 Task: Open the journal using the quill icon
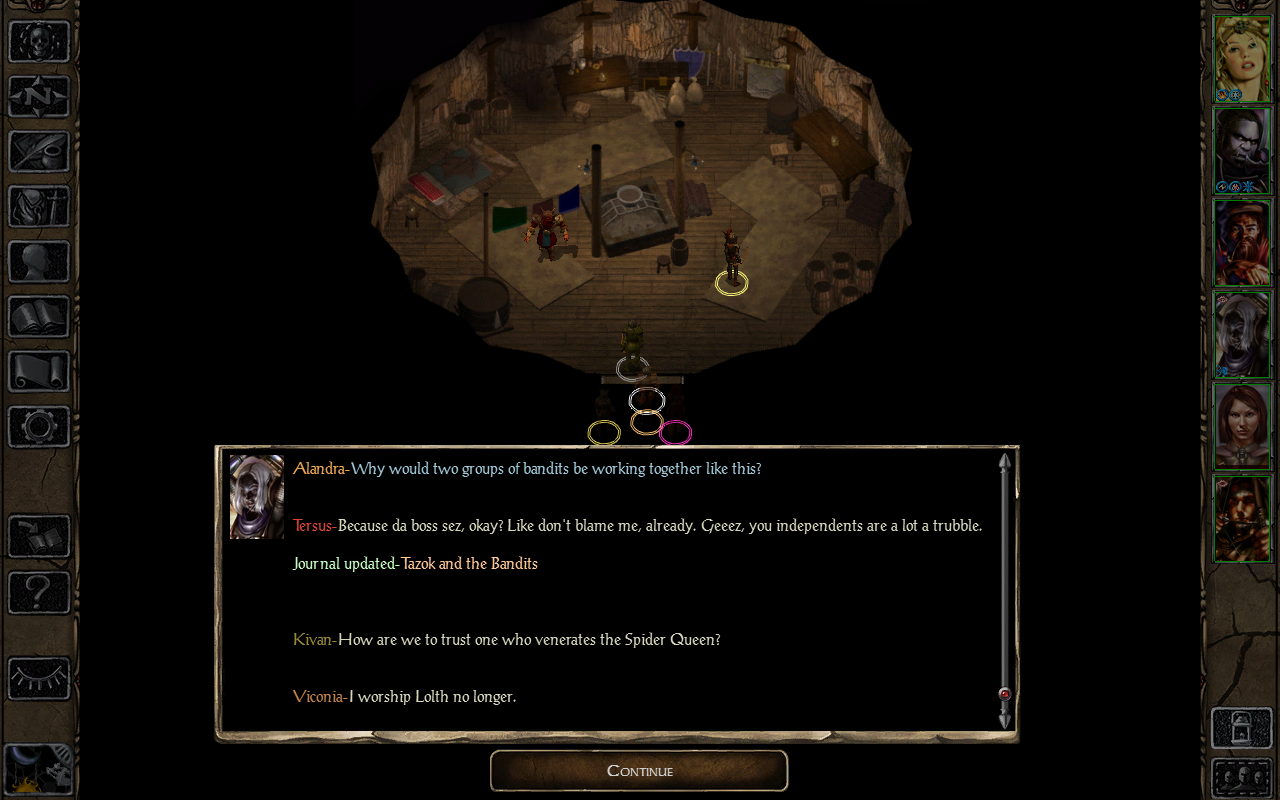39,152
